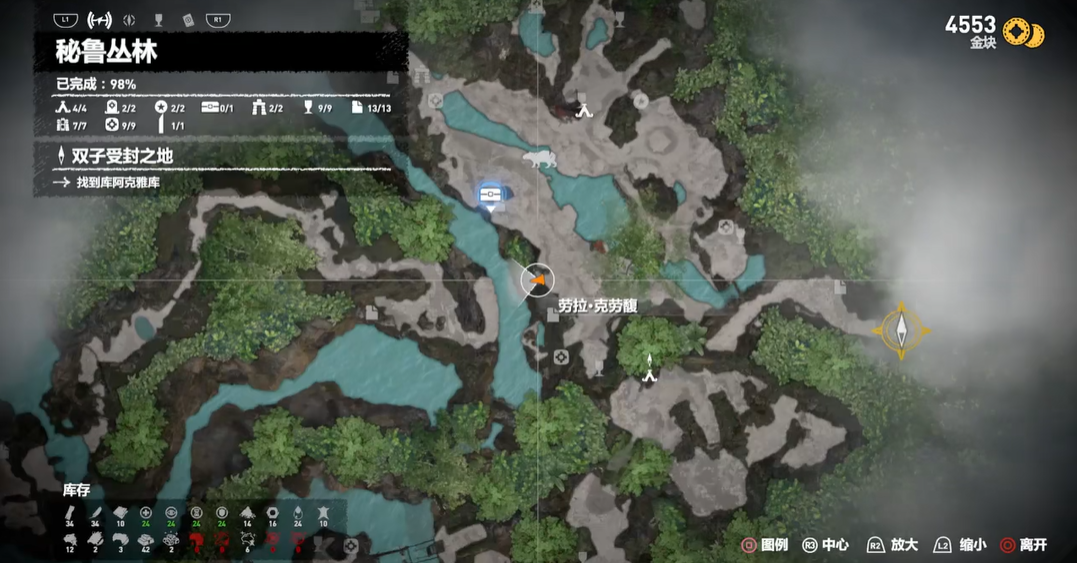
Task: Click Lara's orange player position marker
Action: 538,281
